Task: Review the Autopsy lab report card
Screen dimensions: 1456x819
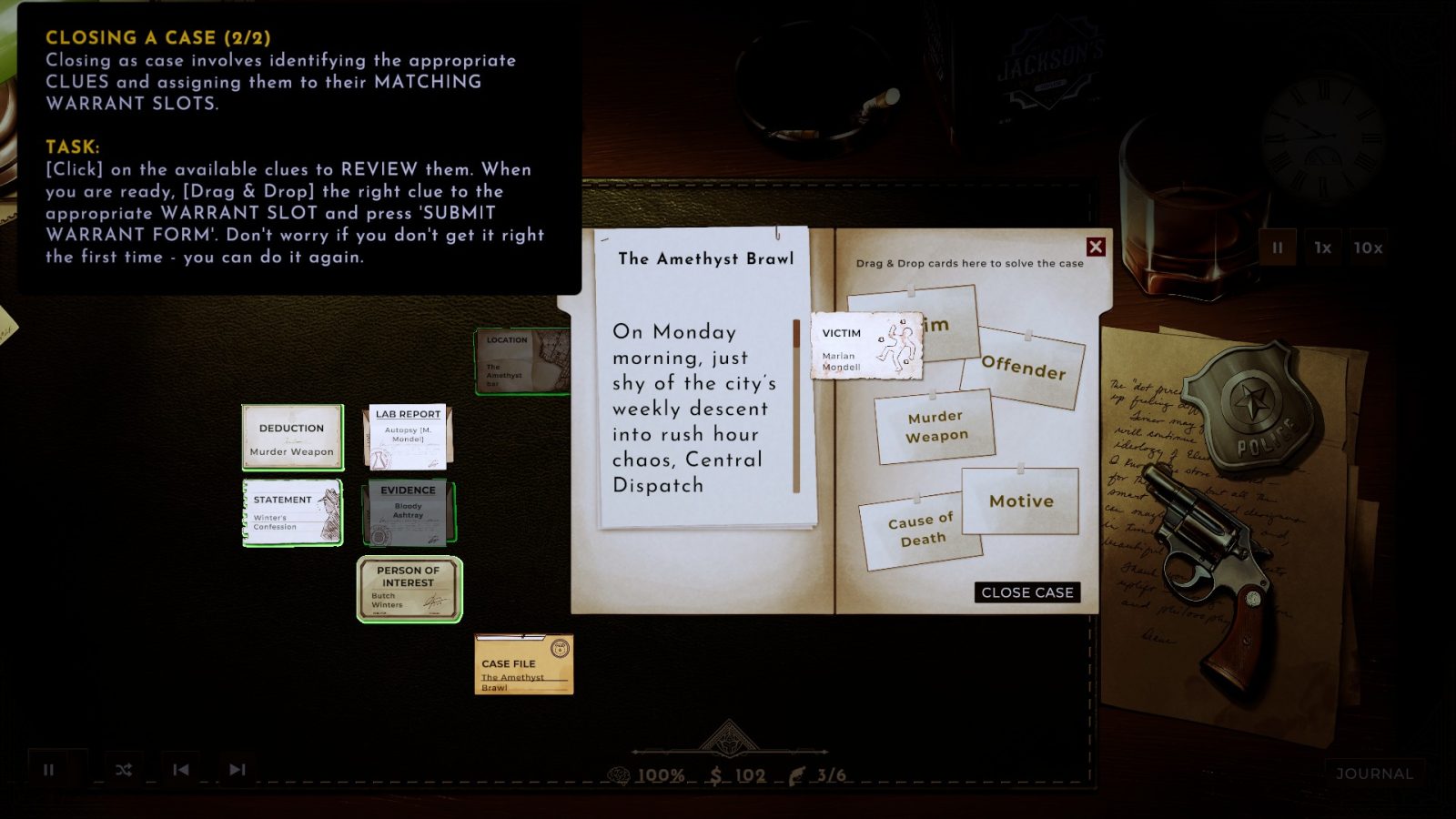Action: (x=408, y=434)
